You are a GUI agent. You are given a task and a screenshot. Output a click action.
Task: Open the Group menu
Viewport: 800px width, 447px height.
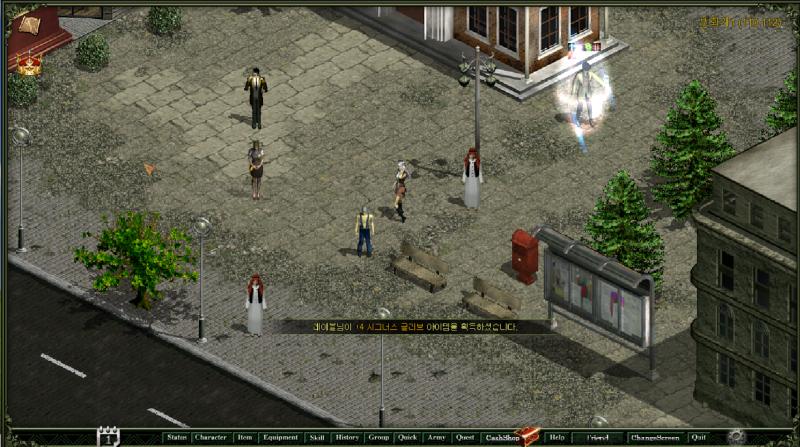[x=378, y=437]
